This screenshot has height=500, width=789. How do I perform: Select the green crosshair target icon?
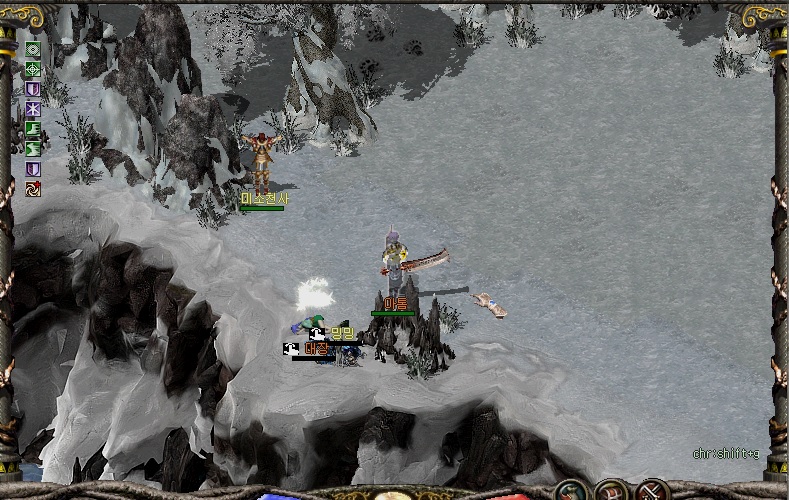(x=33, y=69)
